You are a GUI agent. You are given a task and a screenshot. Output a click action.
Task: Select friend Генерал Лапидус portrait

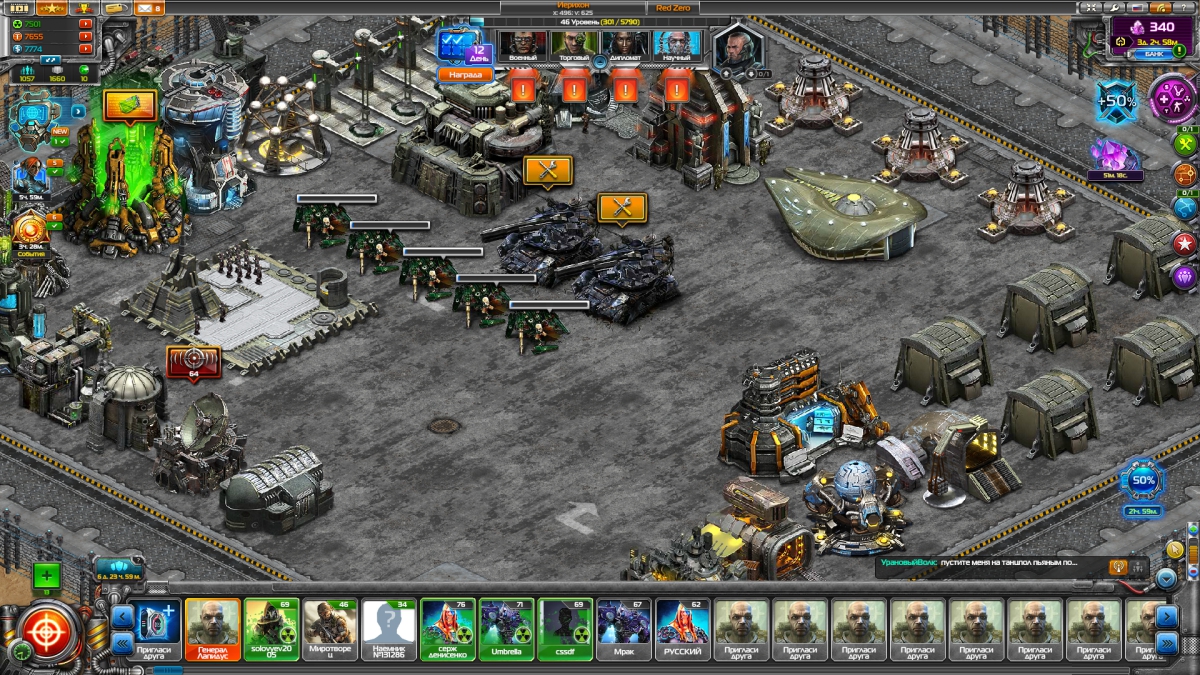point(213,629)
